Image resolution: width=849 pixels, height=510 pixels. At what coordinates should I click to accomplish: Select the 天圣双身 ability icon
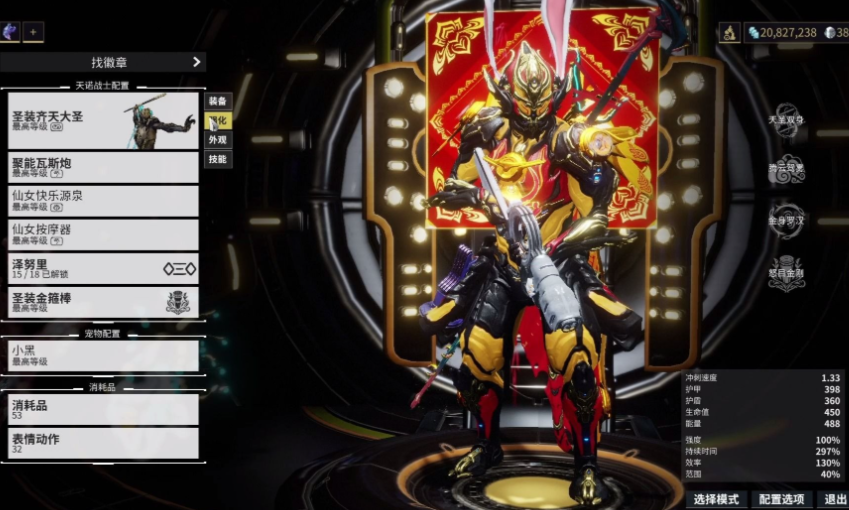[787, 117]
